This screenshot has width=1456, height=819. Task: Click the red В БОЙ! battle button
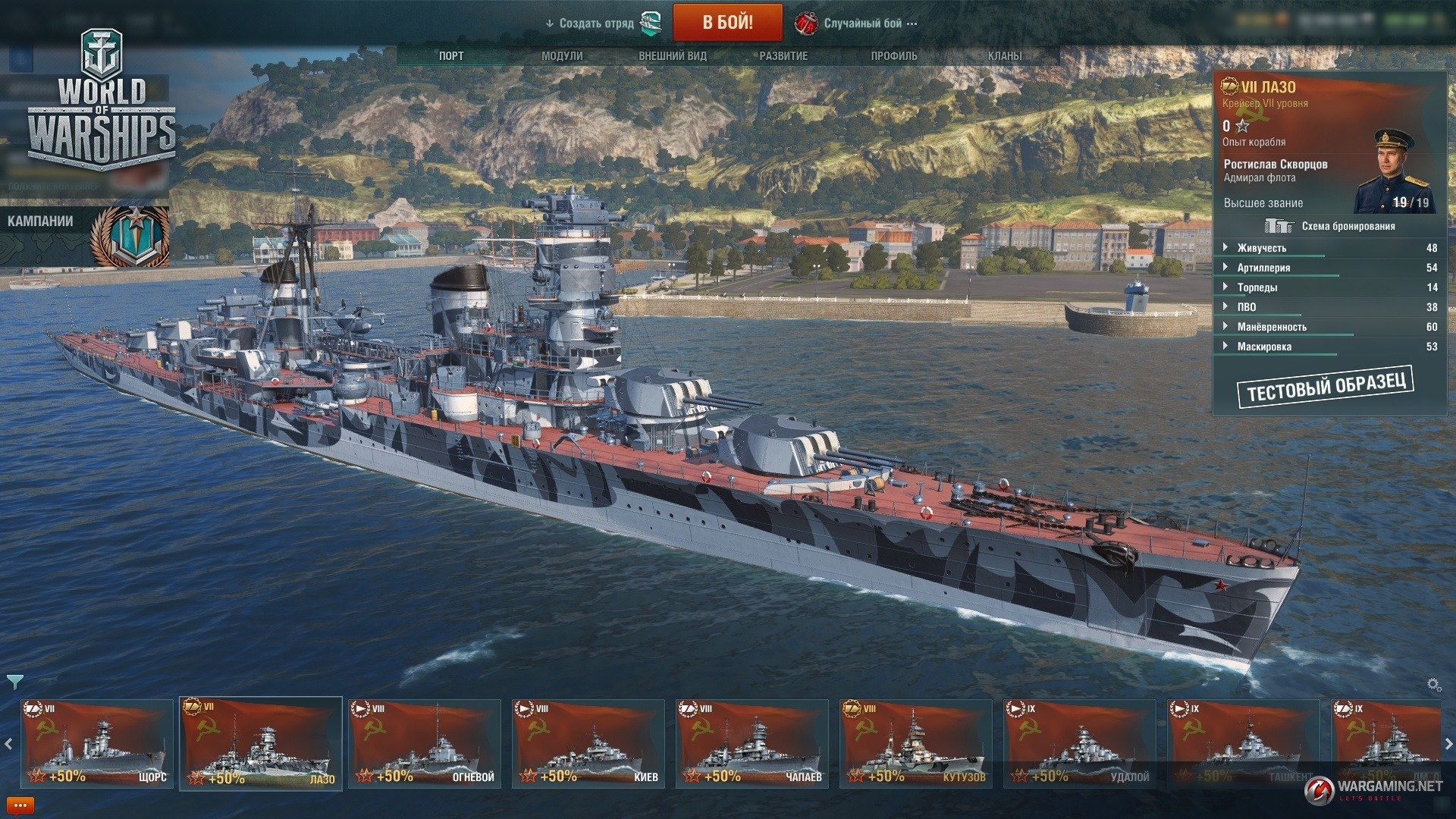pyautogui.click(x=727, y=23)
